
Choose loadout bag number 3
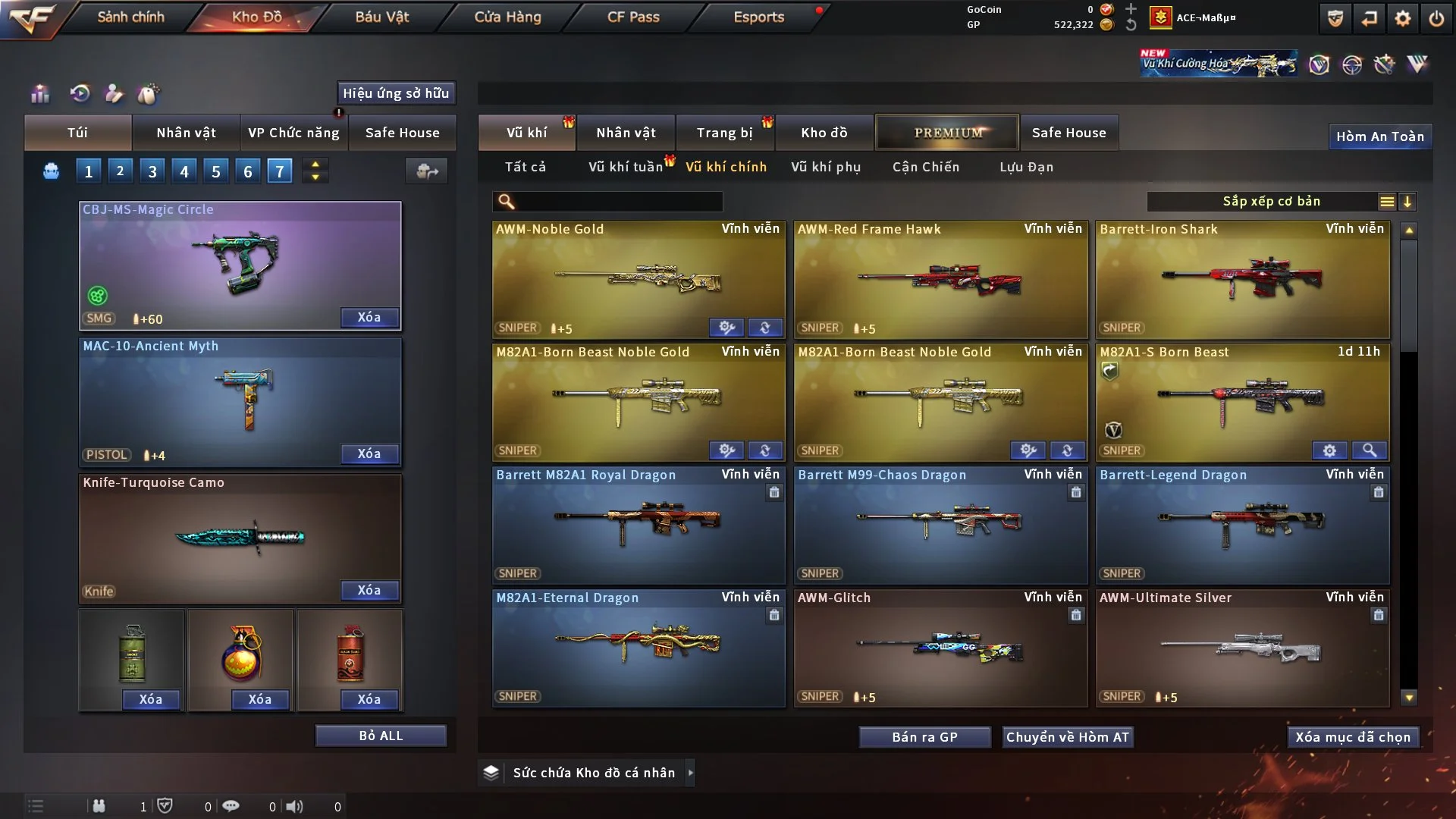point(152,171)
